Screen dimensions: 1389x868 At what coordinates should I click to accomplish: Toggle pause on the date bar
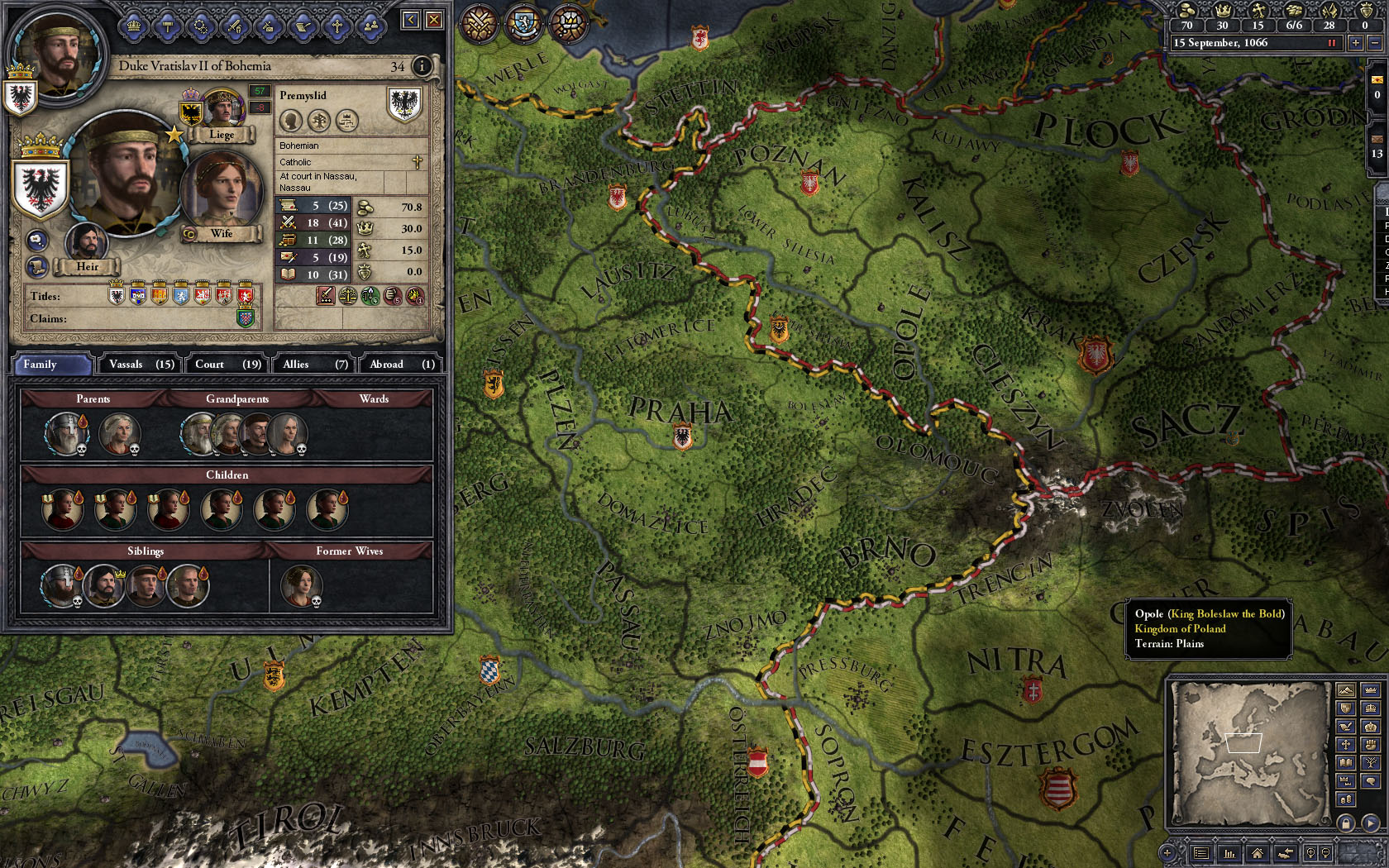(1332, 43)
